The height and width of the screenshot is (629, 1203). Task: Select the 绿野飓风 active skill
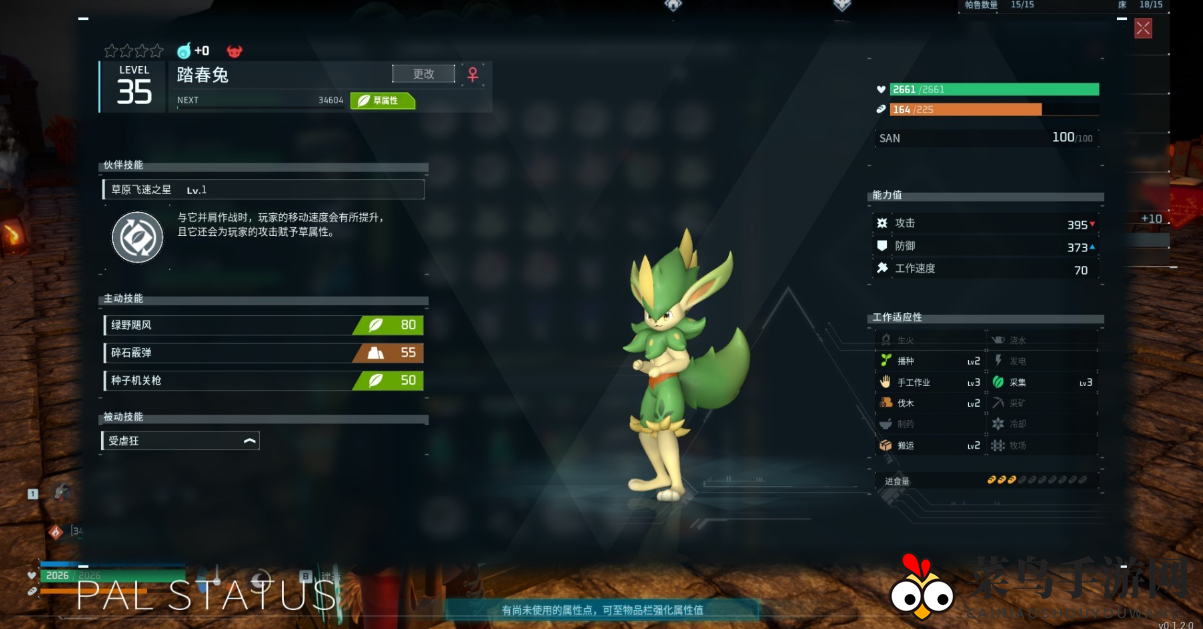[x=263, y=325]
